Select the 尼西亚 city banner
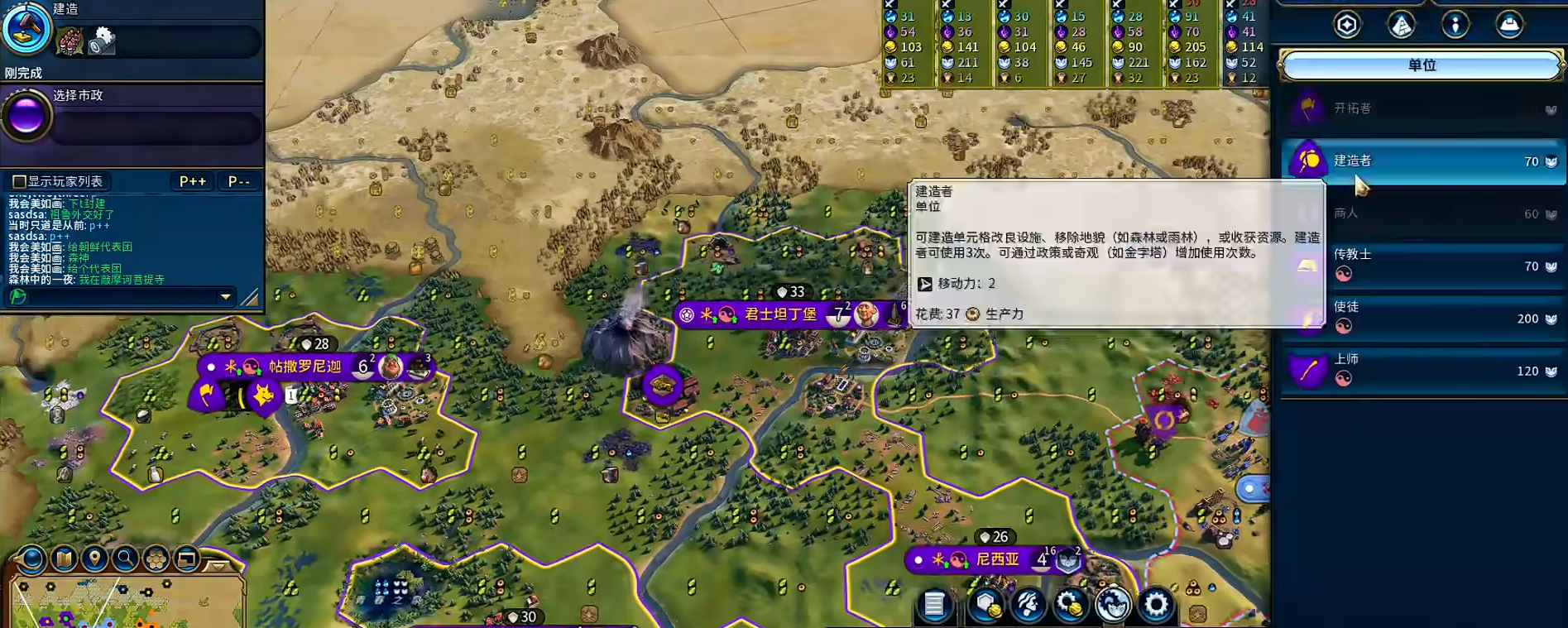The image size is (1568, 628). pyautogui.click(x=997, y=559)
